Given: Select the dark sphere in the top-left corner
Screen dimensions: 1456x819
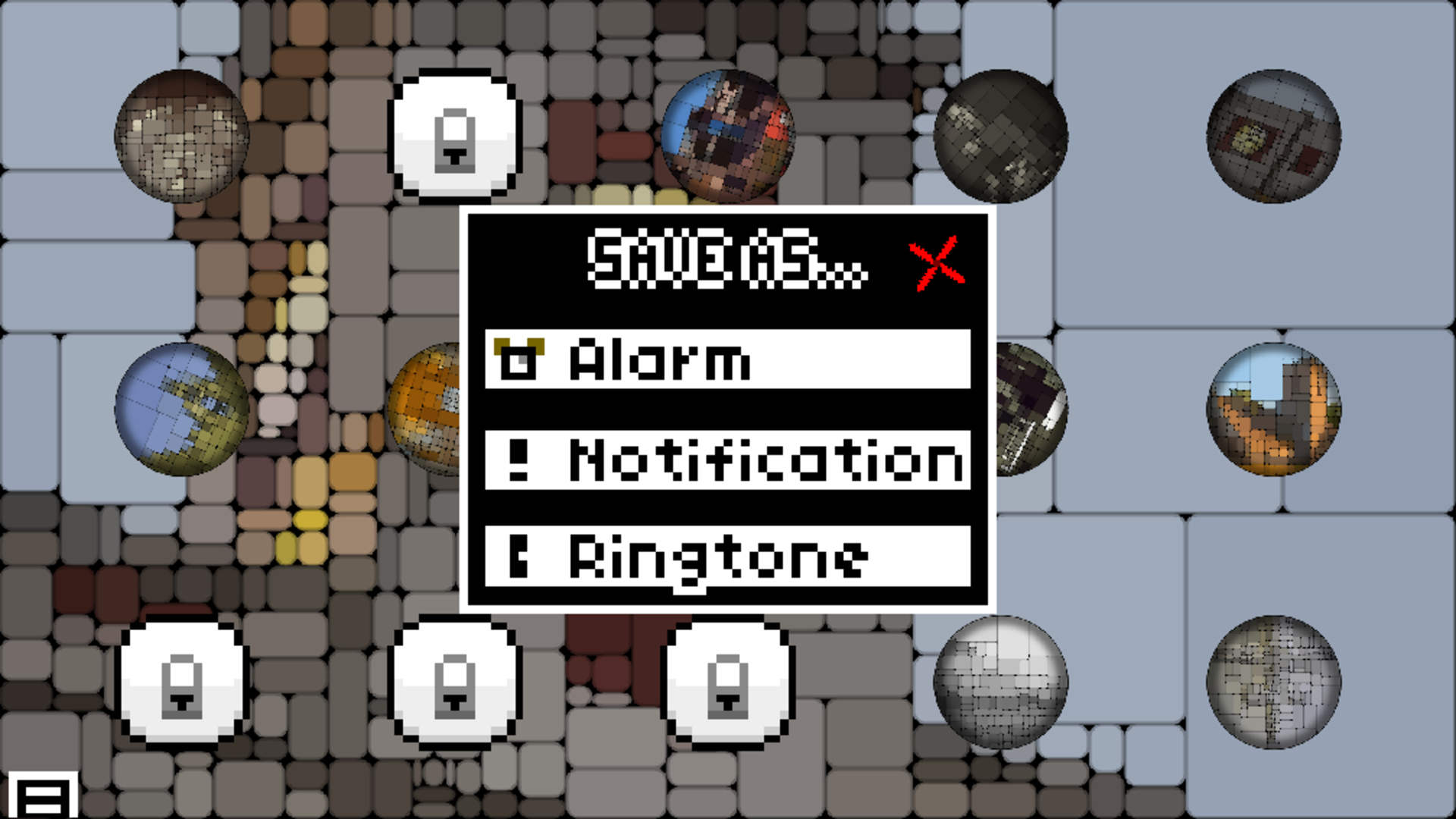Looking at the screenshot, I should tap(182, 135).
